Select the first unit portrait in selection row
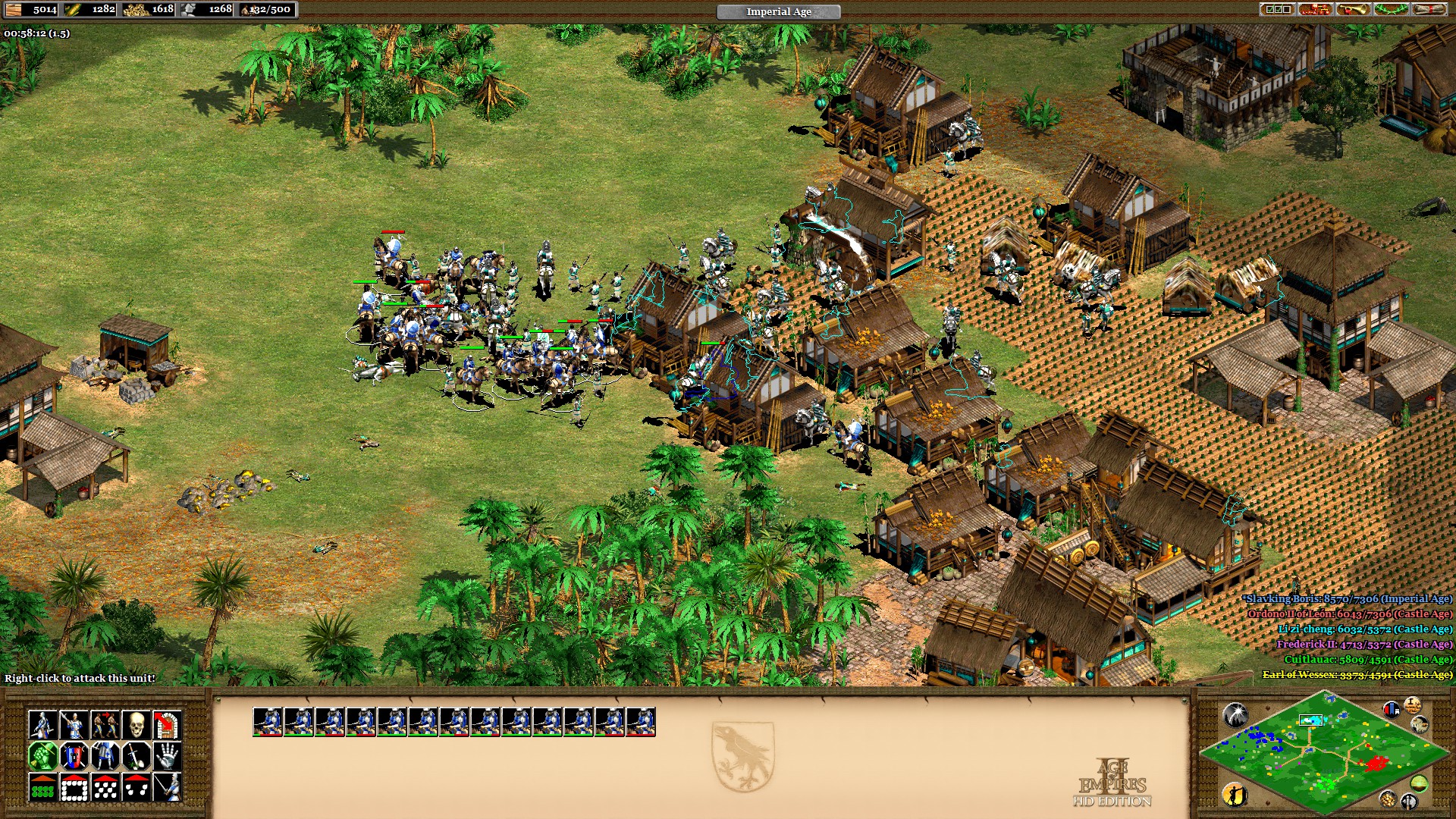 [x=268, y=722]
